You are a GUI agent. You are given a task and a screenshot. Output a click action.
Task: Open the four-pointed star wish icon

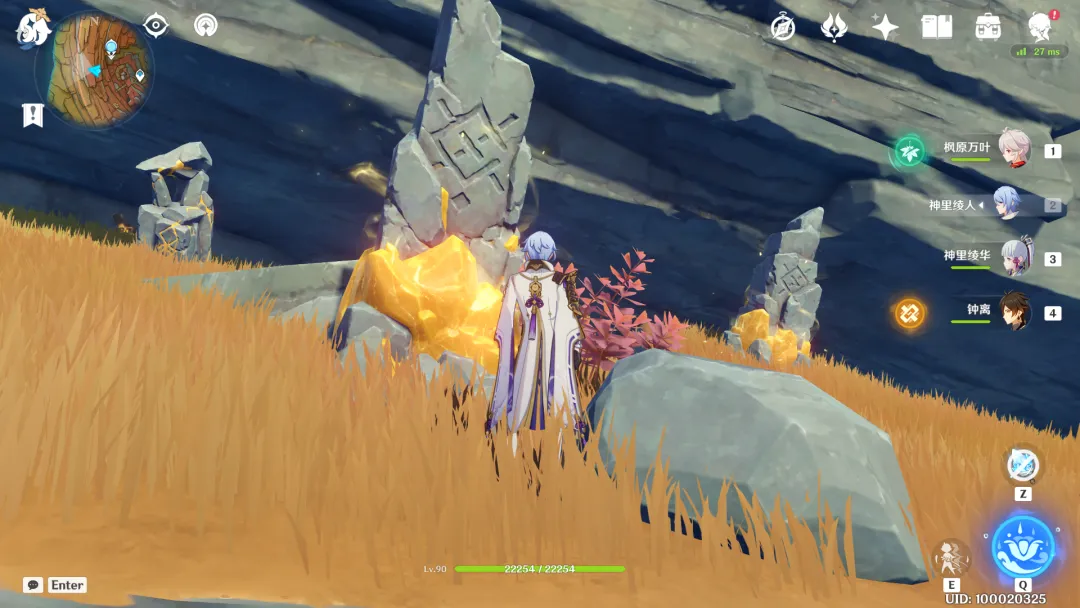[885, 27]
